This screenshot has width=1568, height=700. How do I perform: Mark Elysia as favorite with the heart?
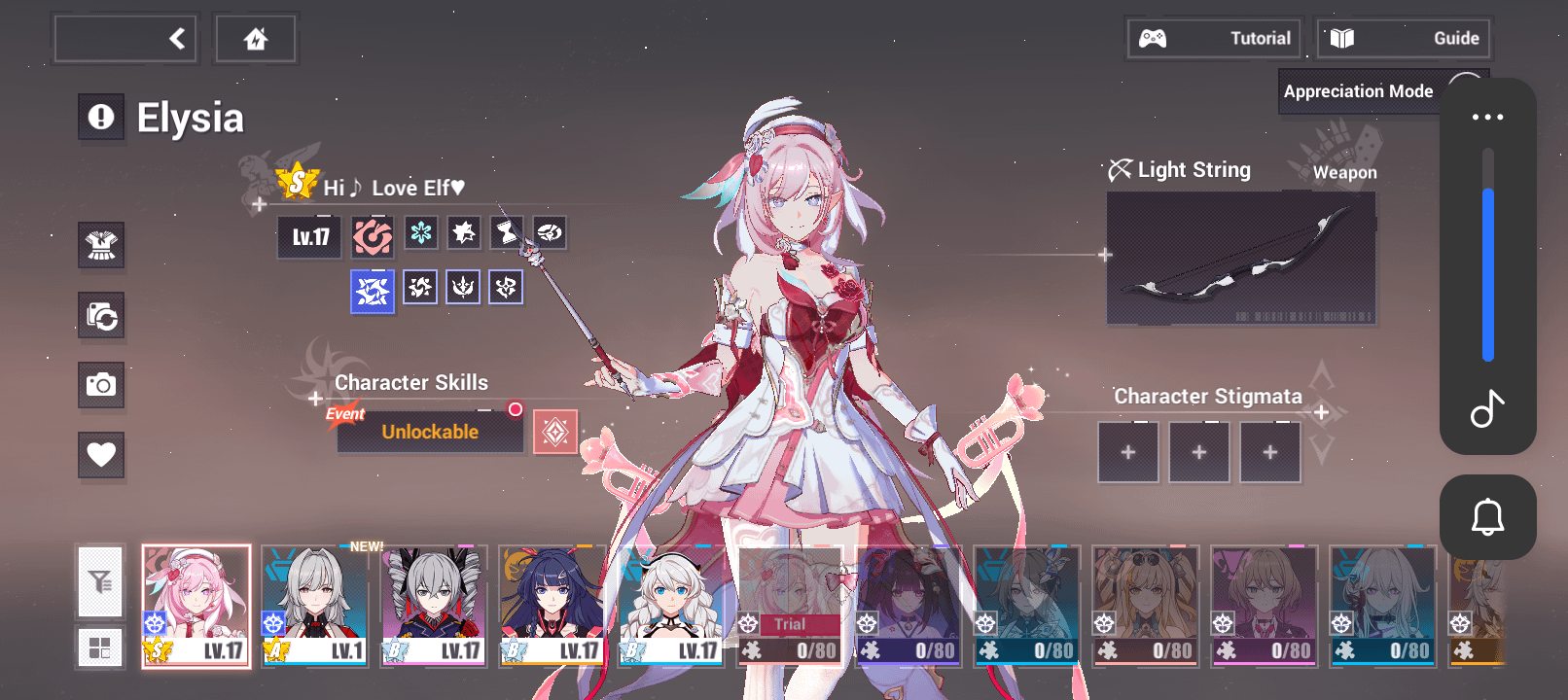101,454
